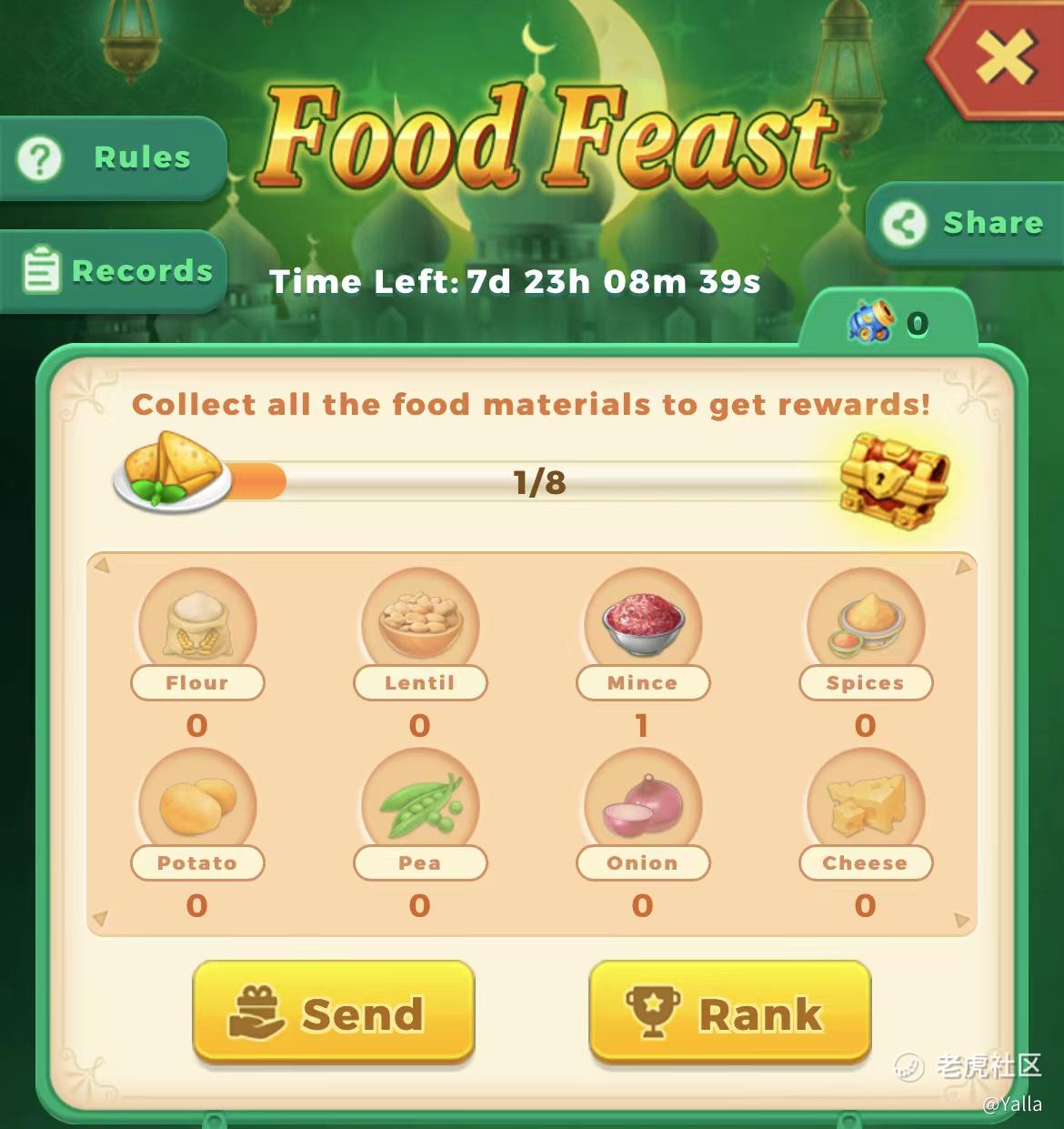View the event Records

[114, 271]
